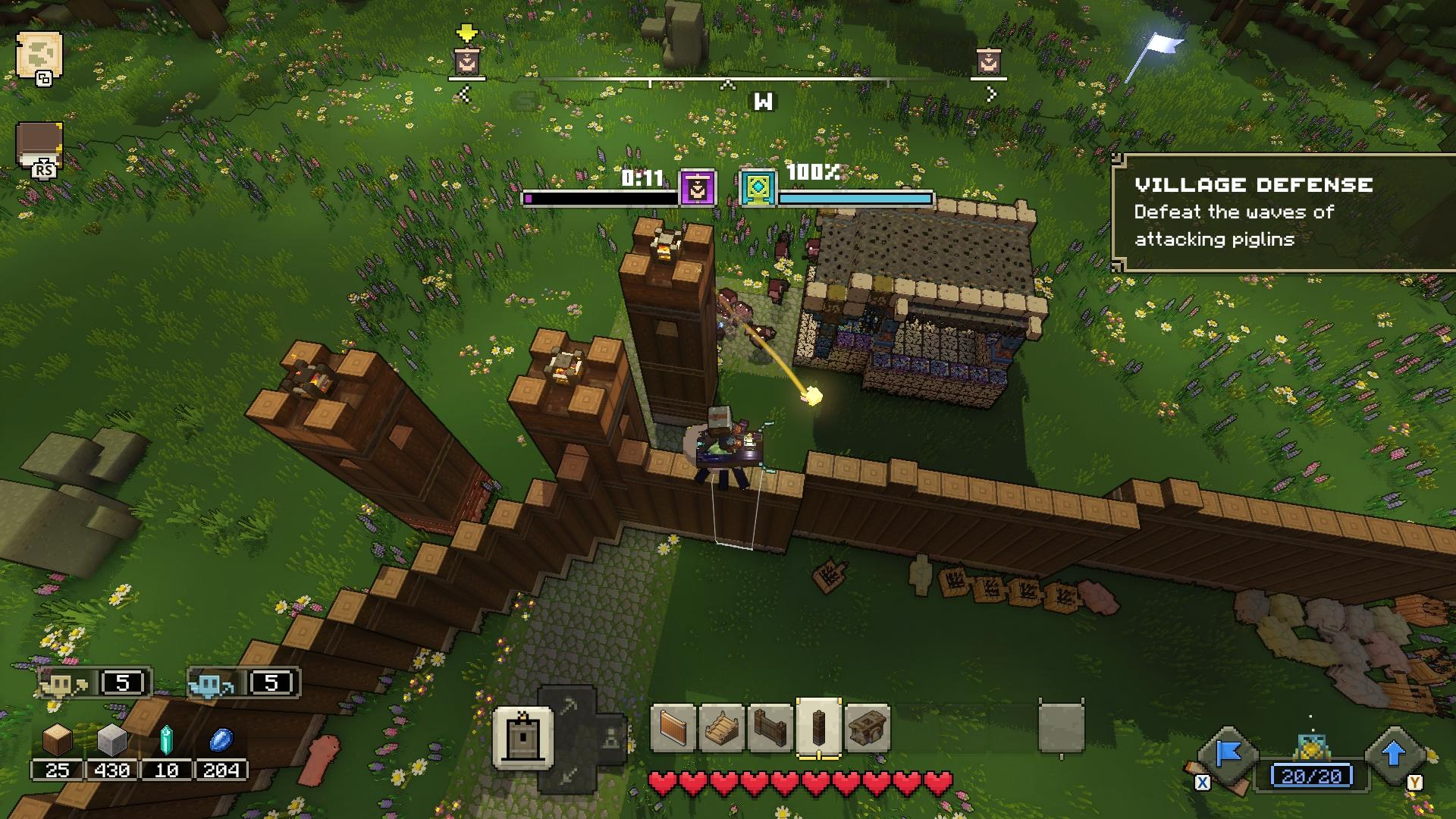This screenshot has height=819, width=1456.
Task: Click the wood resource icon
Action: pyautogui.click(x=57, y=739)
